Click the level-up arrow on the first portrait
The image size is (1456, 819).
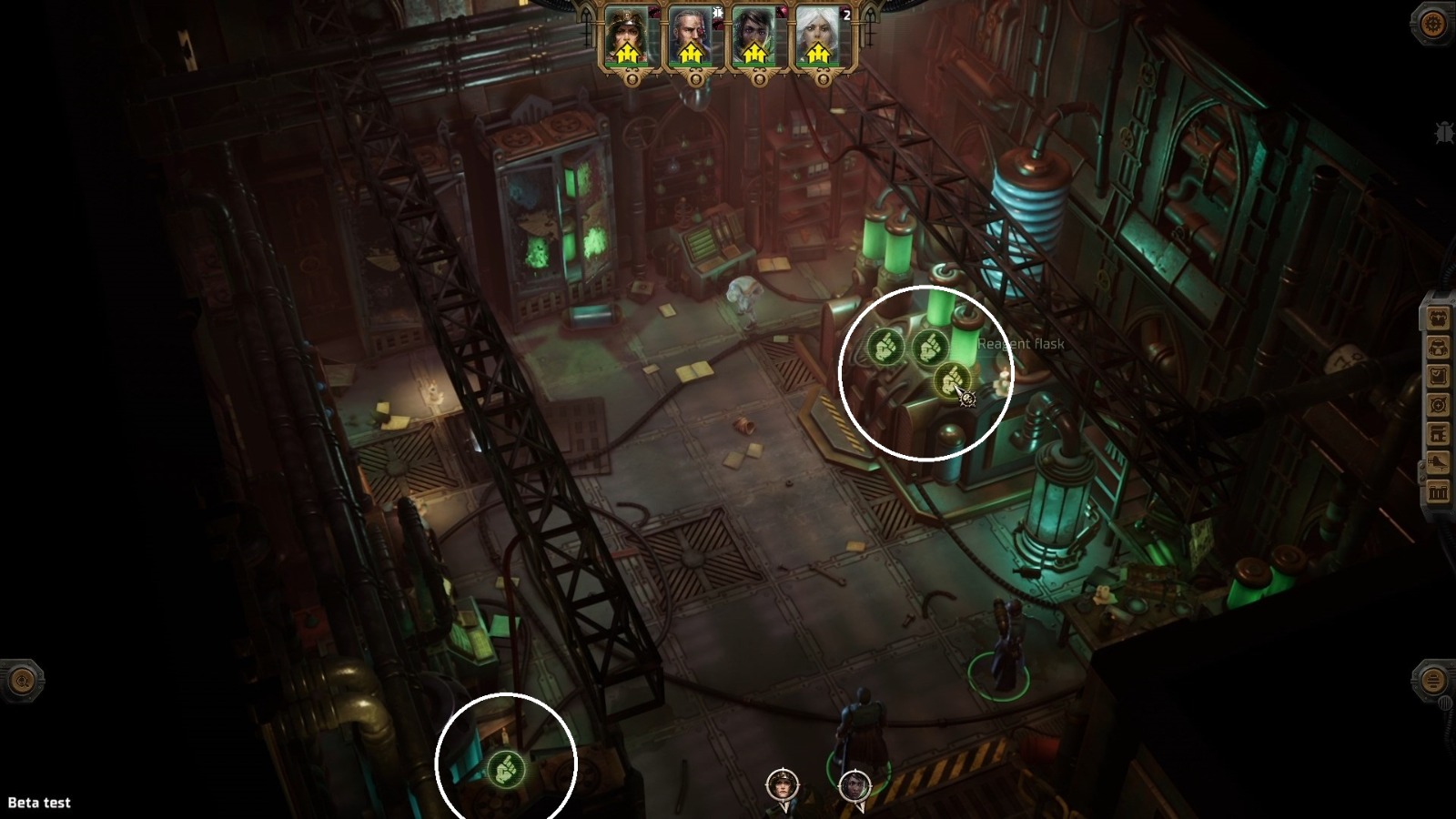(x=628, y=53)
